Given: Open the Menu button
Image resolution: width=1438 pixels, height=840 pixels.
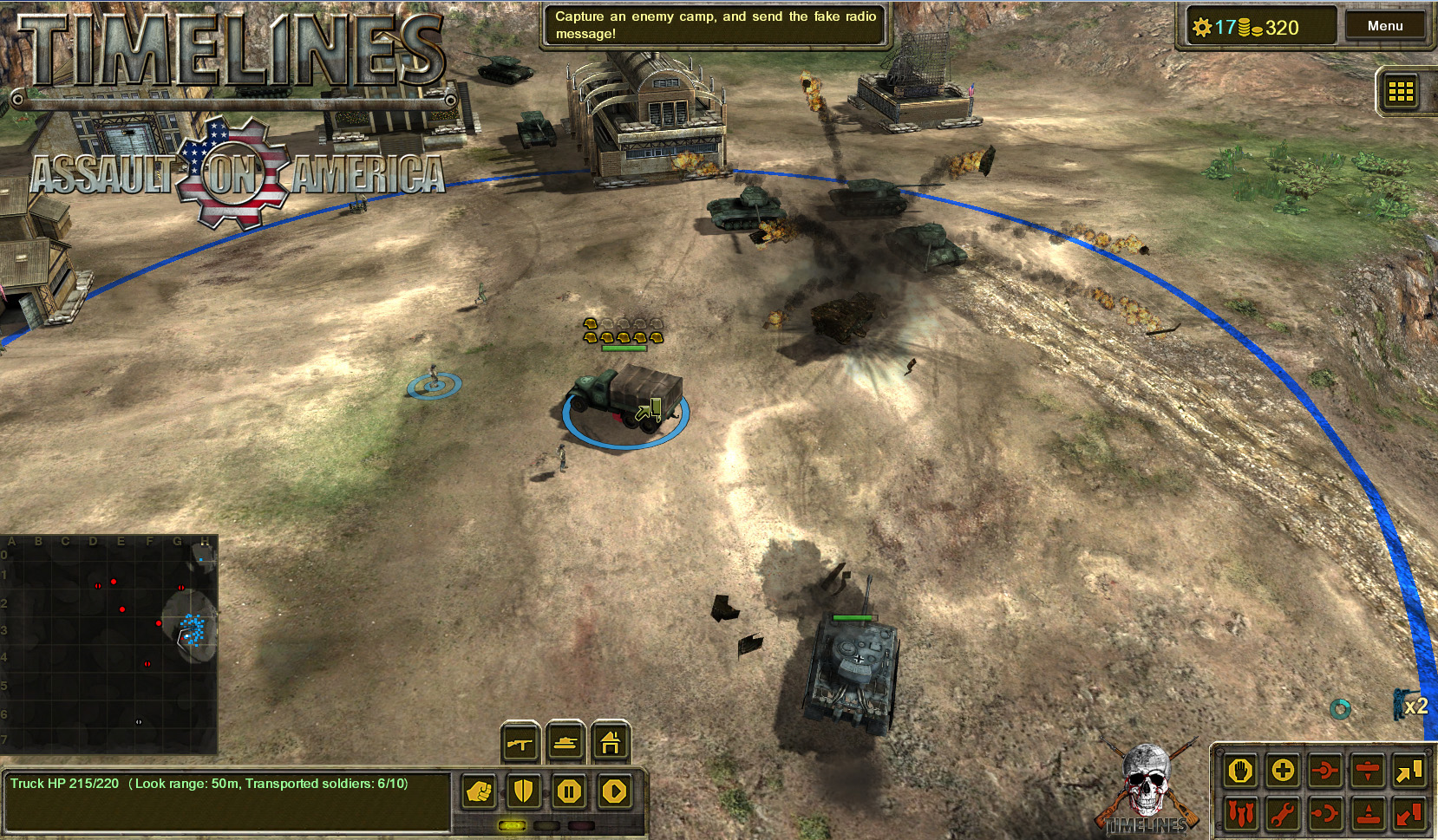Looking at the screenshot, I should [1386, 25].
